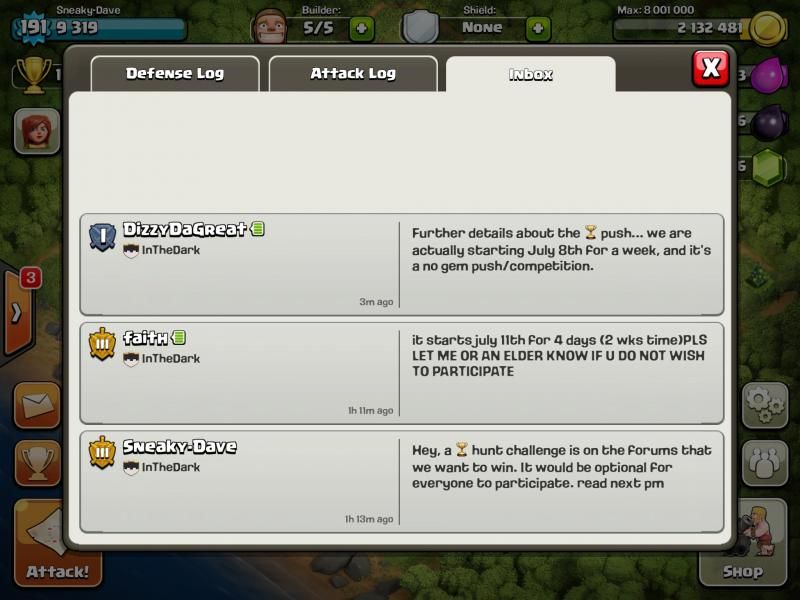Screen dimensions: 800x600
Task: Switch to the Defense Log tab
Action: [174, 74]
